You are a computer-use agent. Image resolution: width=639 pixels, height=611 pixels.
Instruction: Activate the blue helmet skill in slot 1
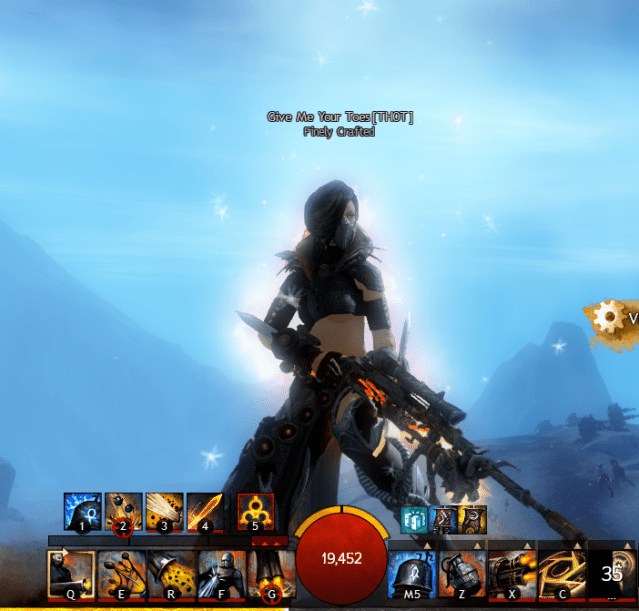point(83,511)
